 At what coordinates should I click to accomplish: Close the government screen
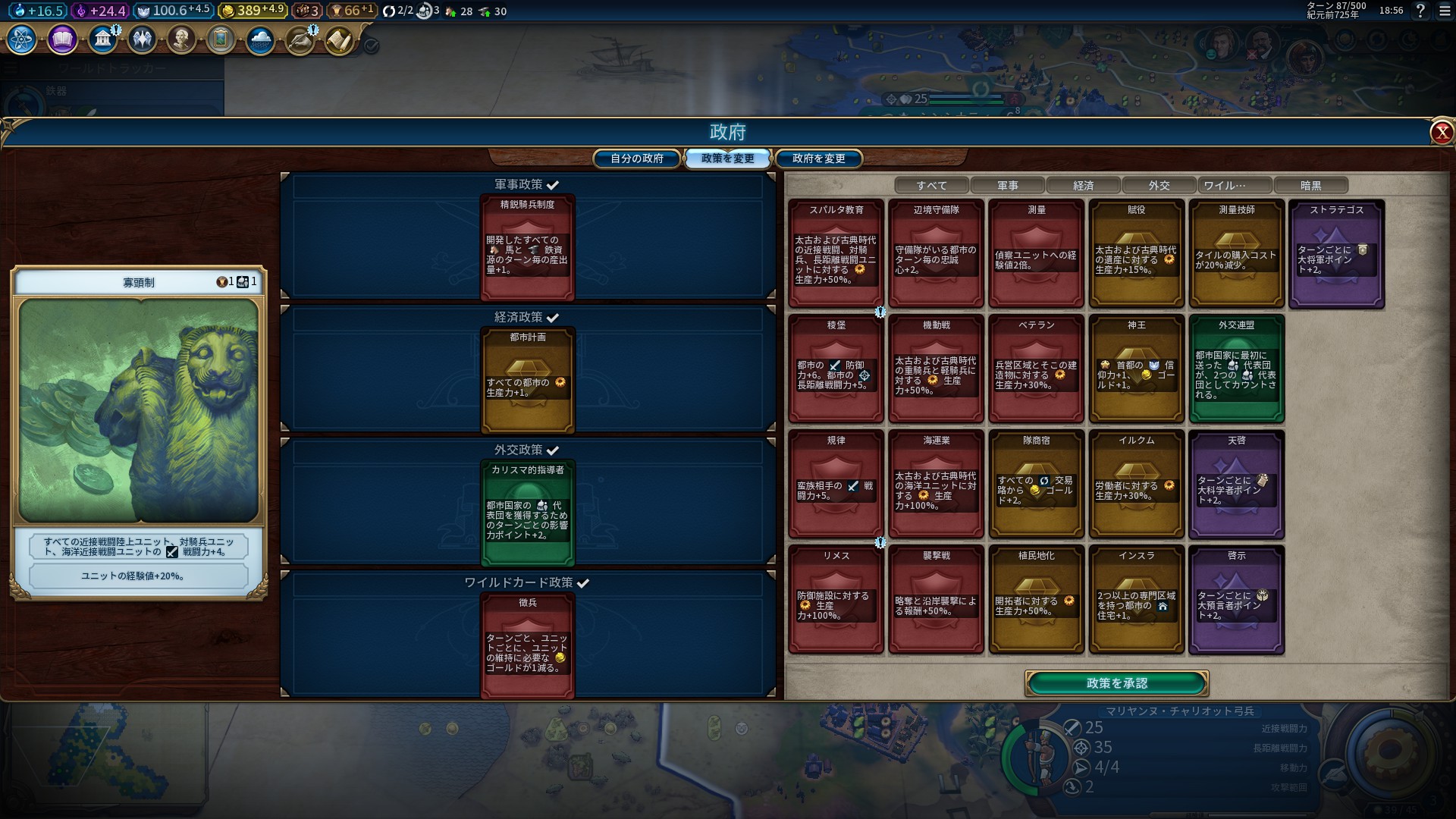tap(1441, 133)
